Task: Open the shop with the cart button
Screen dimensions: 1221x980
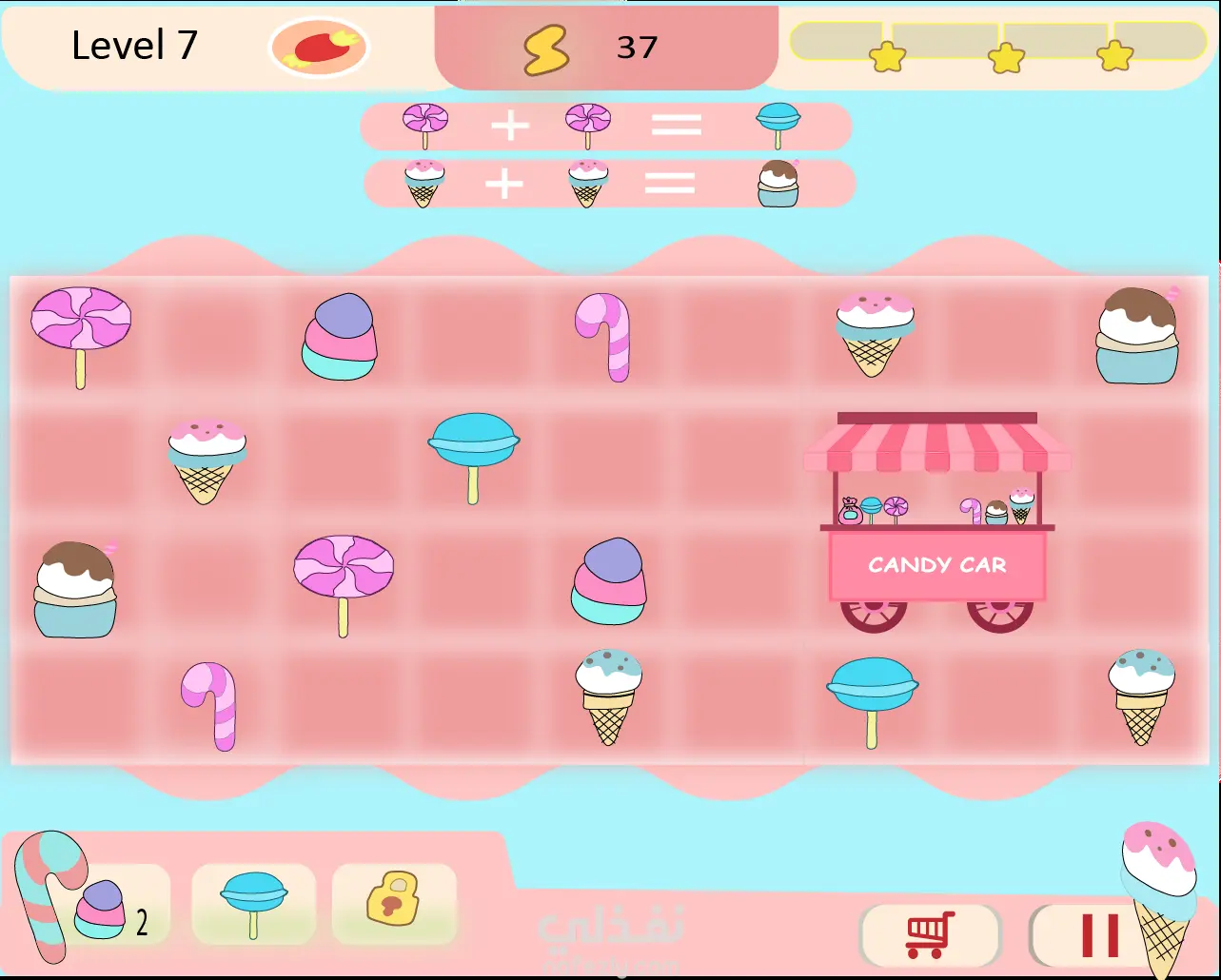Action: tap(930, 934)
